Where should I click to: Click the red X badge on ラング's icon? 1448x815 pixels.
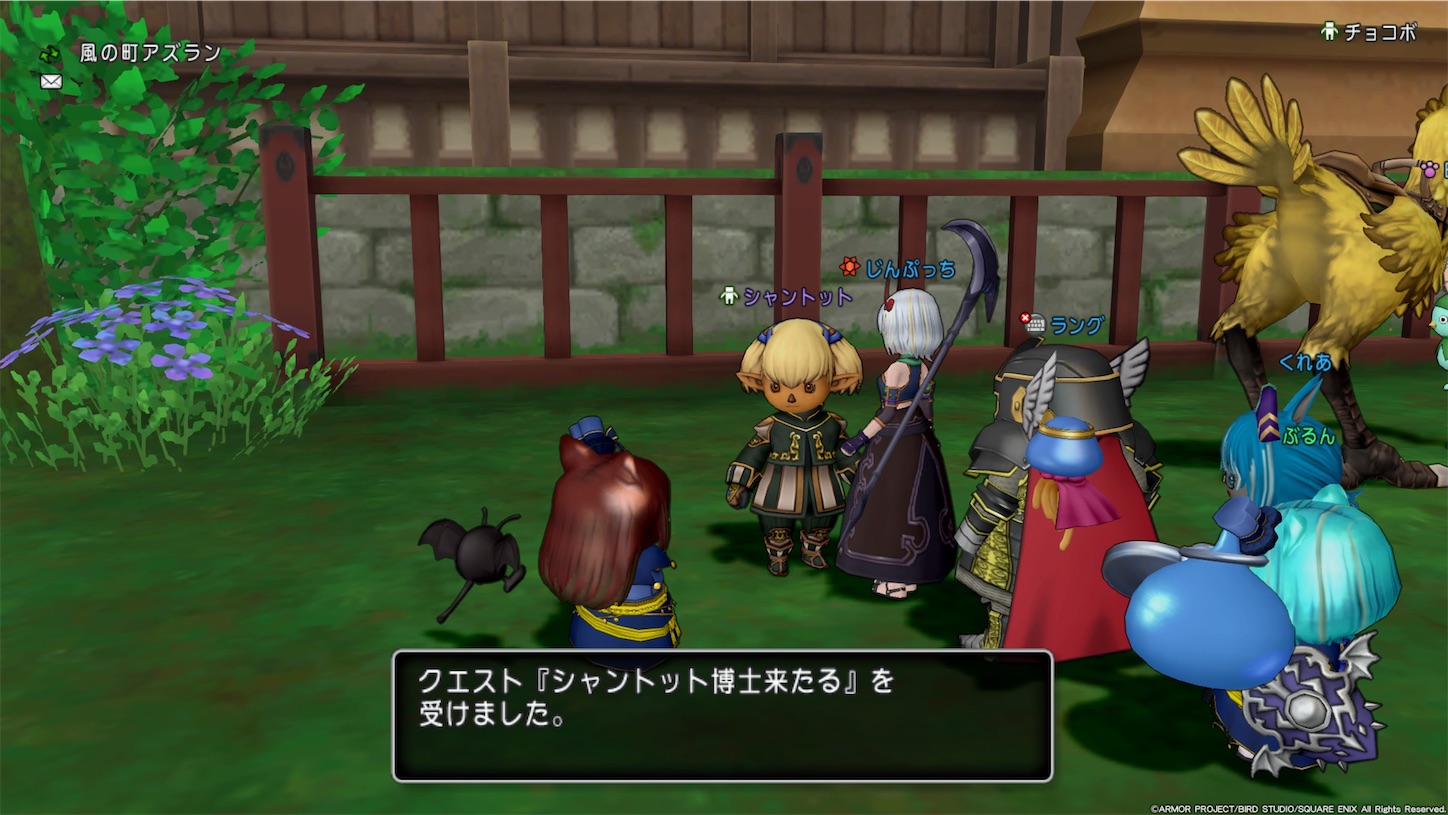[1026, 316]
